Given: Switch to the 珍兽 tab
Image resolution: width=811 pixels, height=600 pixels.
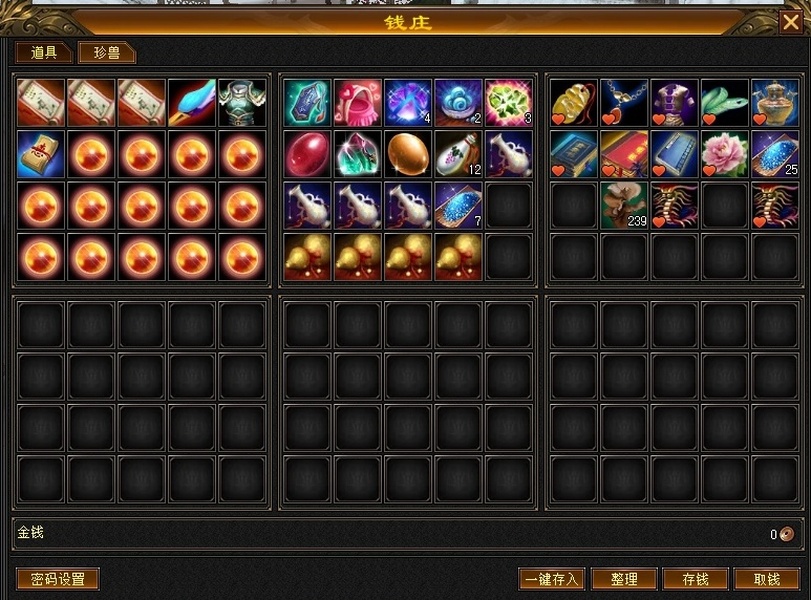Looking at the screenshot, I should coord(107,53).
